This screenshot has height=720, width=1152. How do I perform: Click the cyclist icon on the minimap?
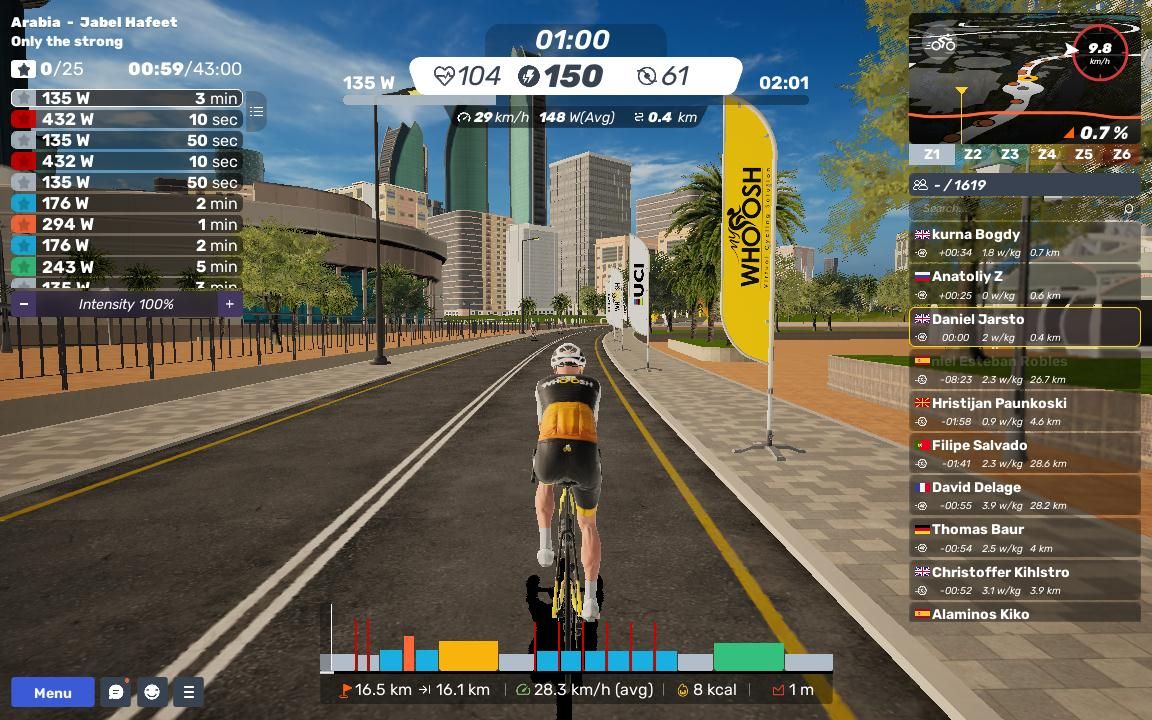(942, 44)
